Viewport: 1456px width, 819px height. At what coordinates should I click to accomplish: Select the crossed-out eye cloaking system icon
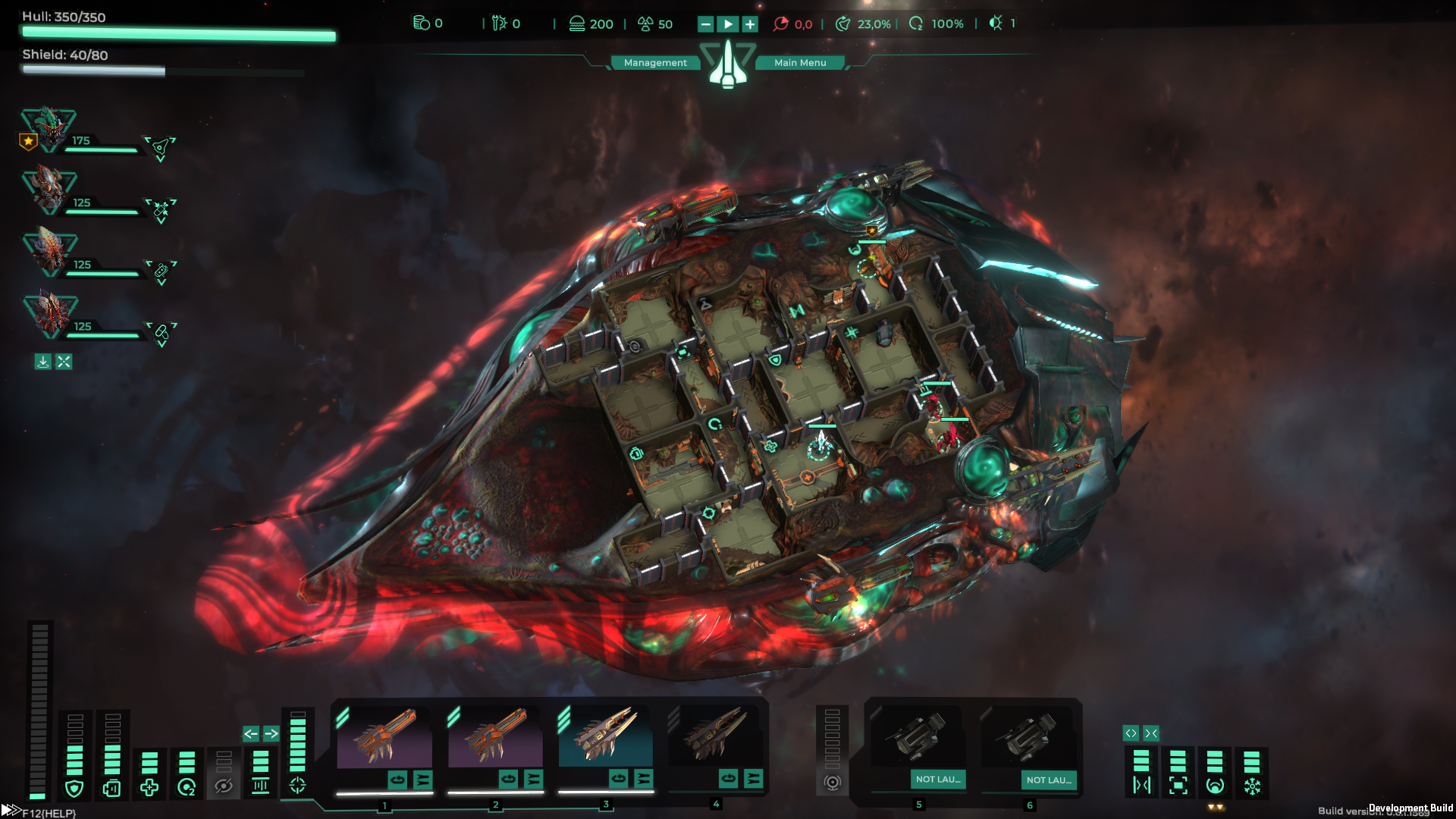coord(224,786)
